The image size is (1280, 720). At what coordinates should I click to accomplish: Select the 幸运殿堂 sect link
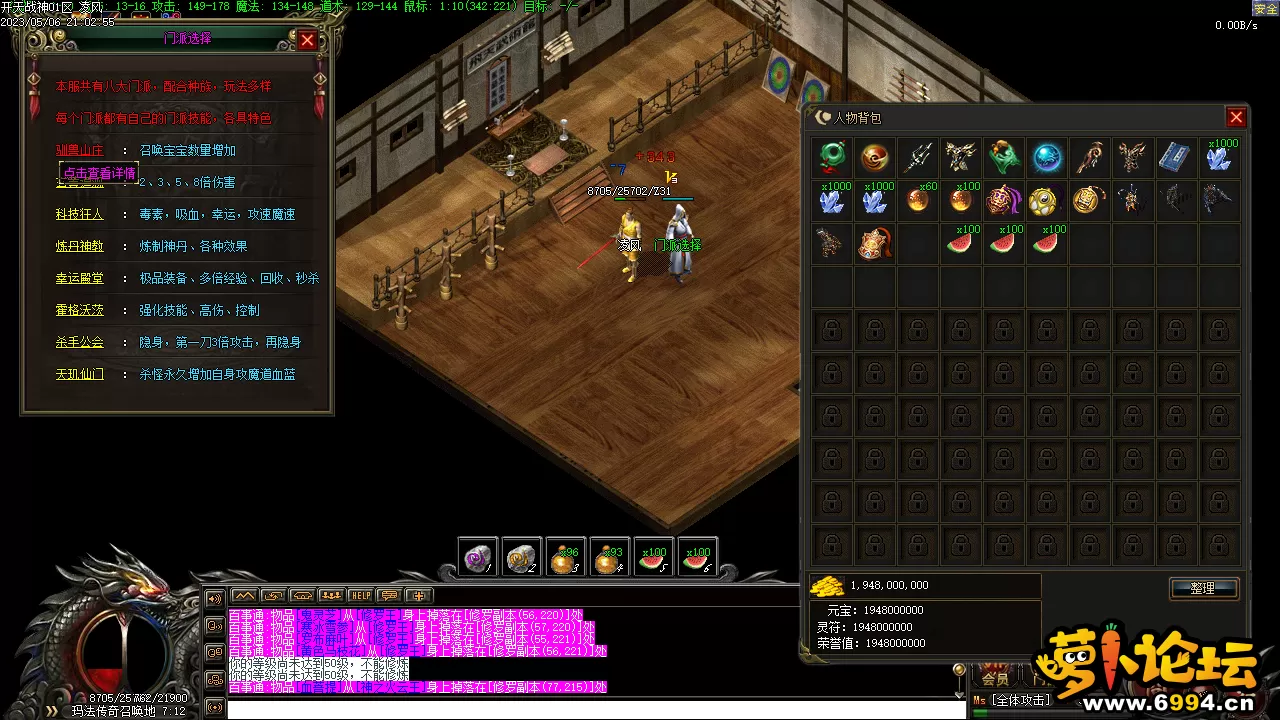point(79,278)
